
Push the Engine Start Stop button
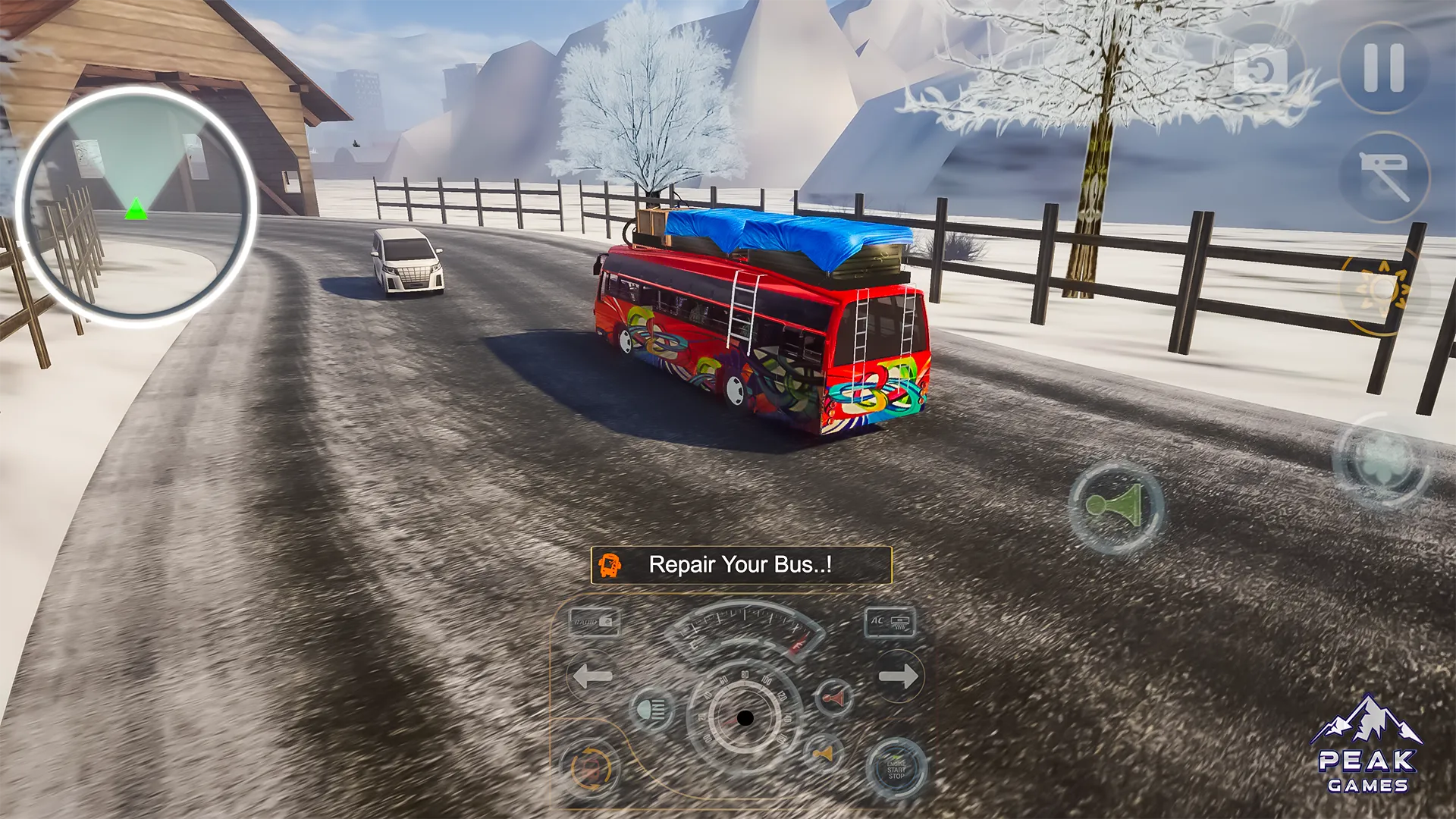(x=896, y=769)
